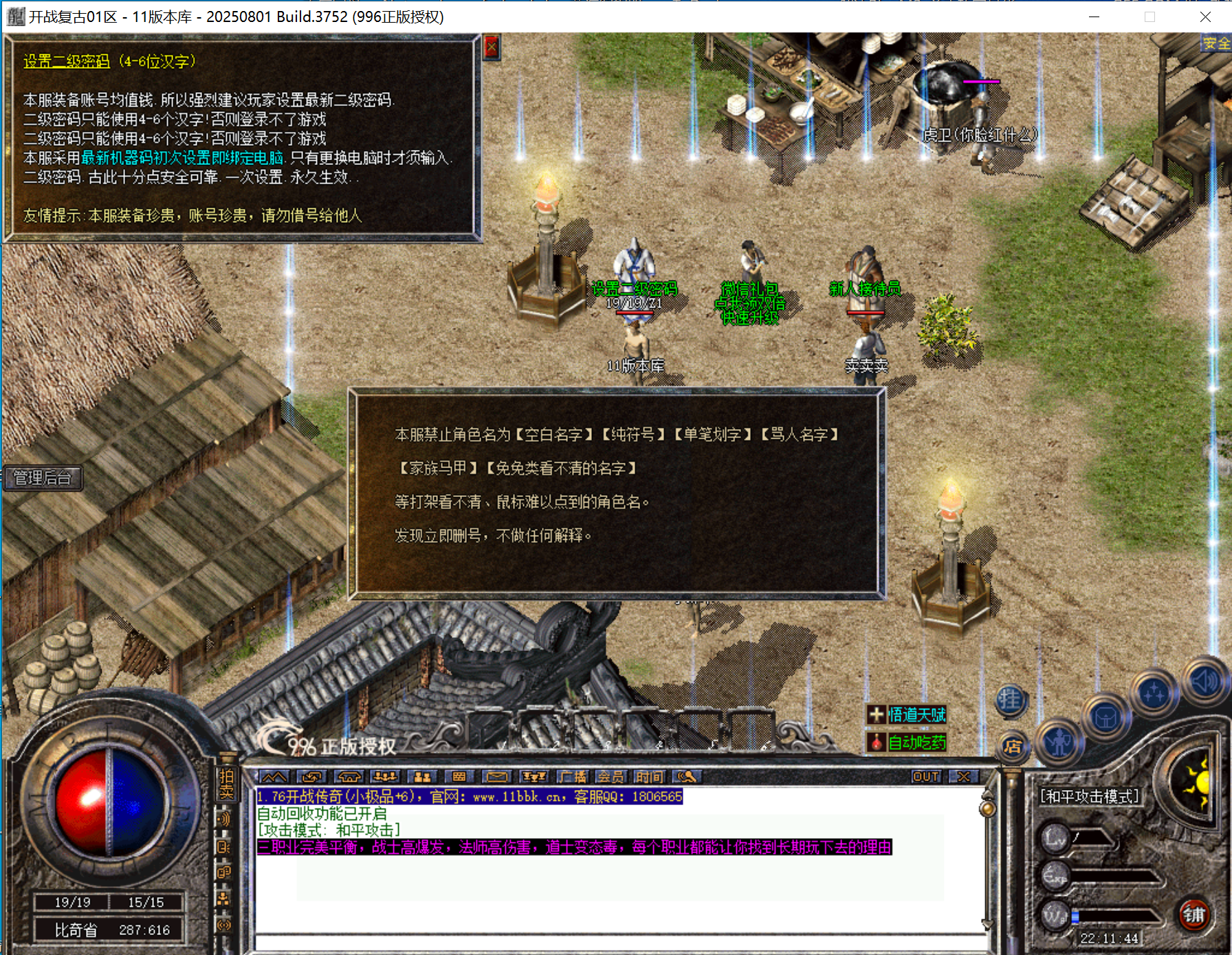Viewport: 1232px width, 955px height.
Task: Open the 拍卖 auction button
Action: click(x=226, y=784)
